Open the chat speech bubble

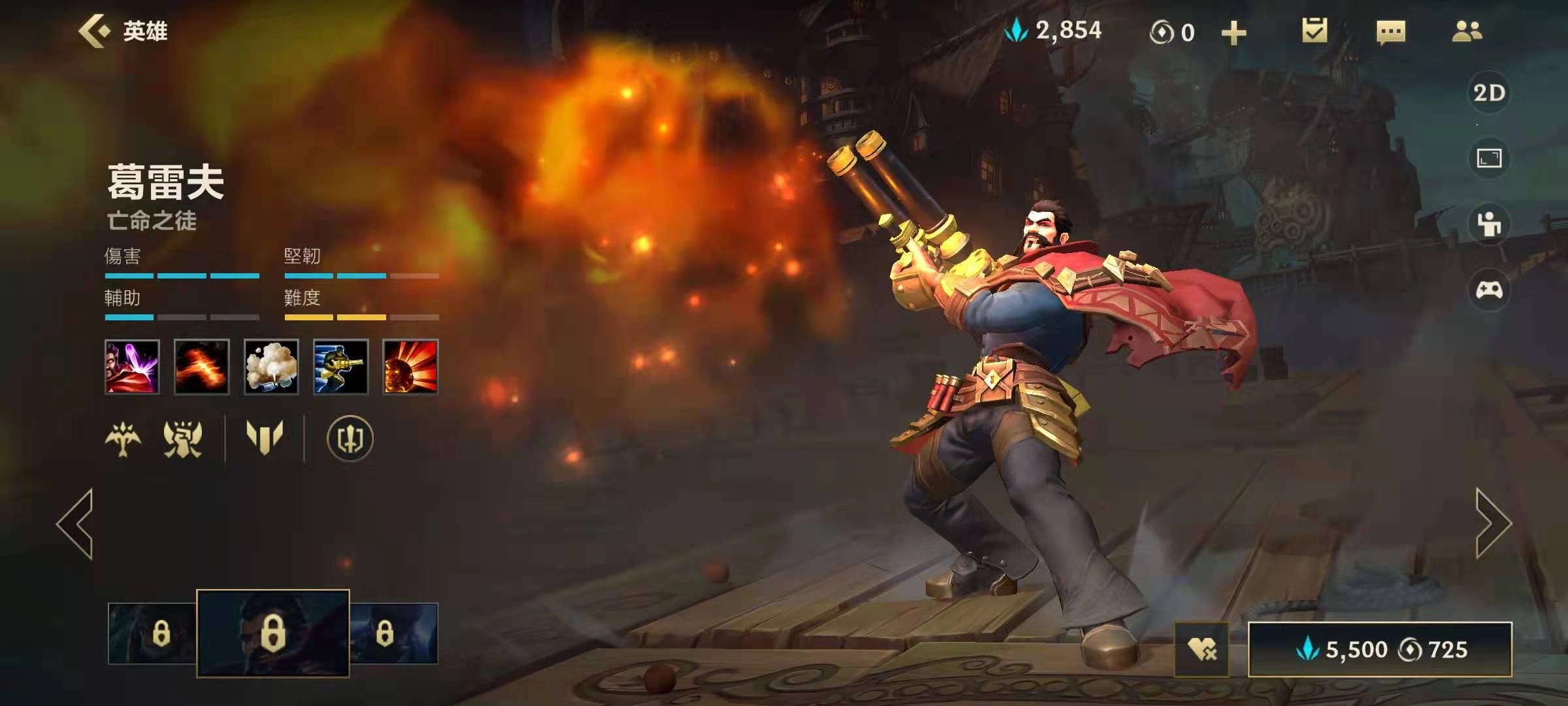[x=1390, y=32]
